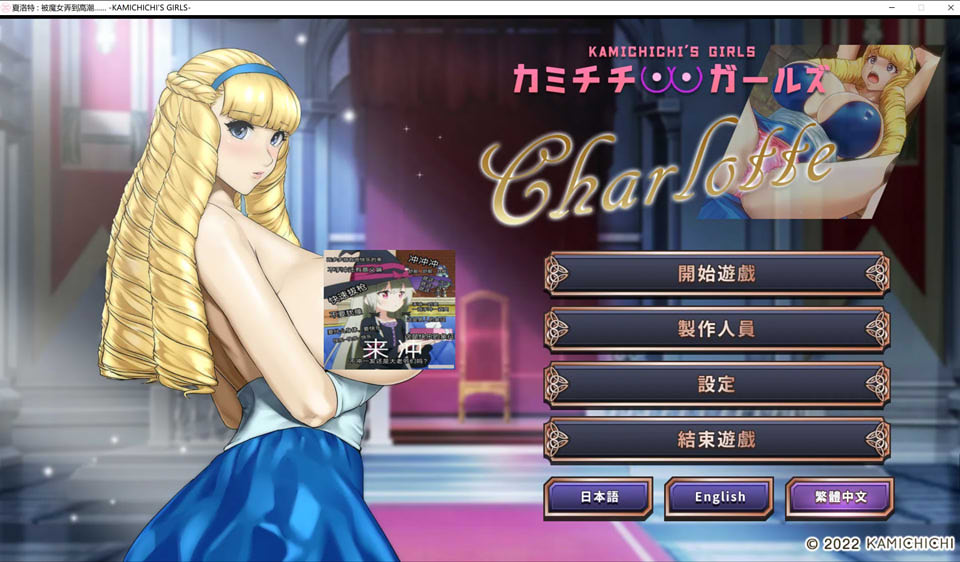Start the game with 開始遊戲
This screenshot has width=960, height=562.
click(716, 273)
